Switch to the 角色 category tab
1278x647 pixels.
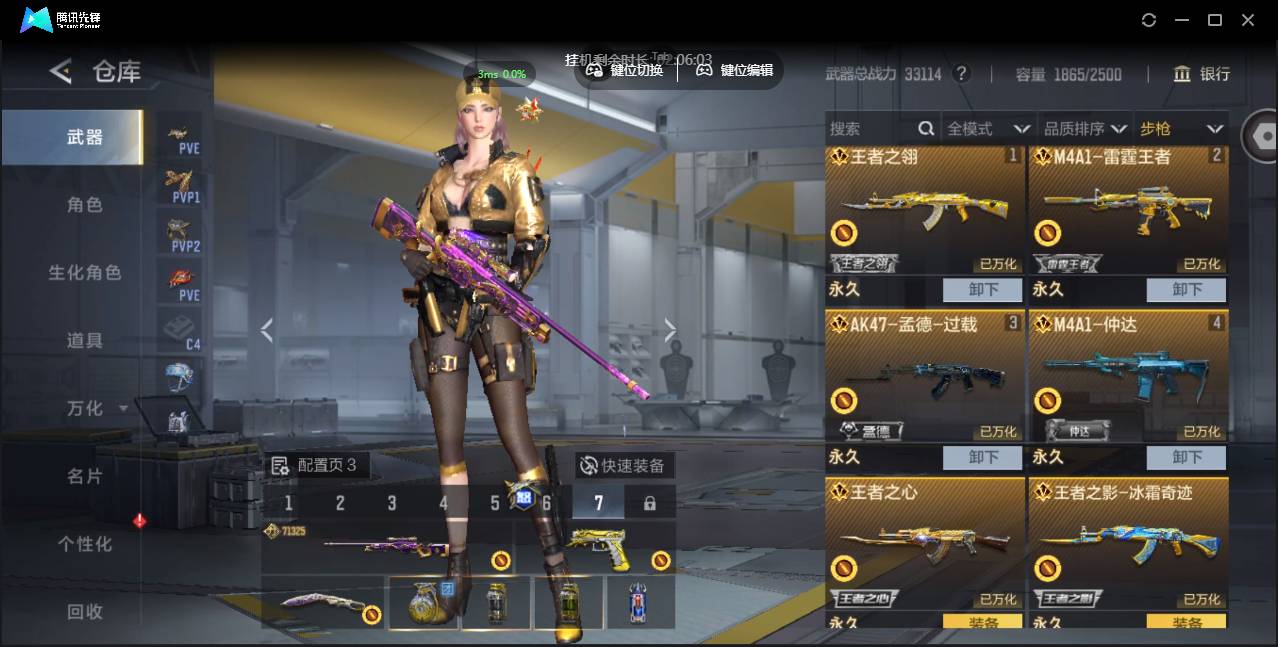(84, 204)
